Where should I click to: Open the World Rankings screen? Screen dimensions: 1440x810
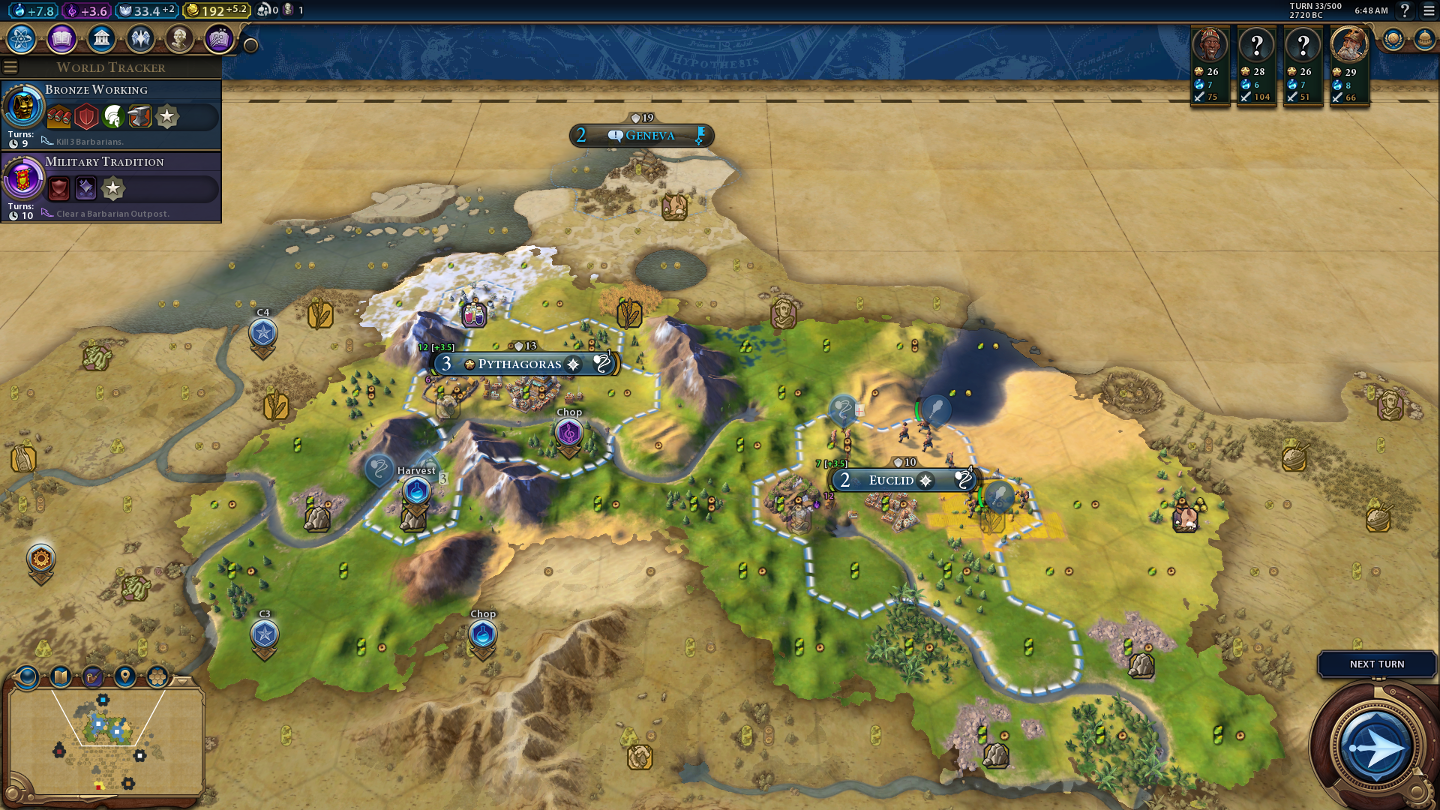point(1393,39)
